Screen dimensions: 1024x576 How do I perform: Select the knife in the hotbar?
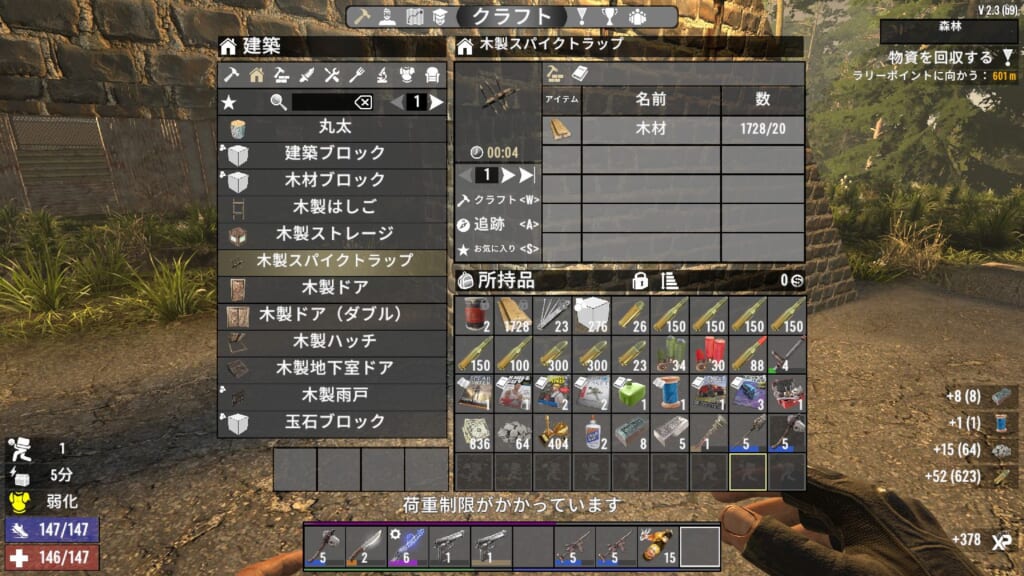pyautogui.click(x=362, y=547)
